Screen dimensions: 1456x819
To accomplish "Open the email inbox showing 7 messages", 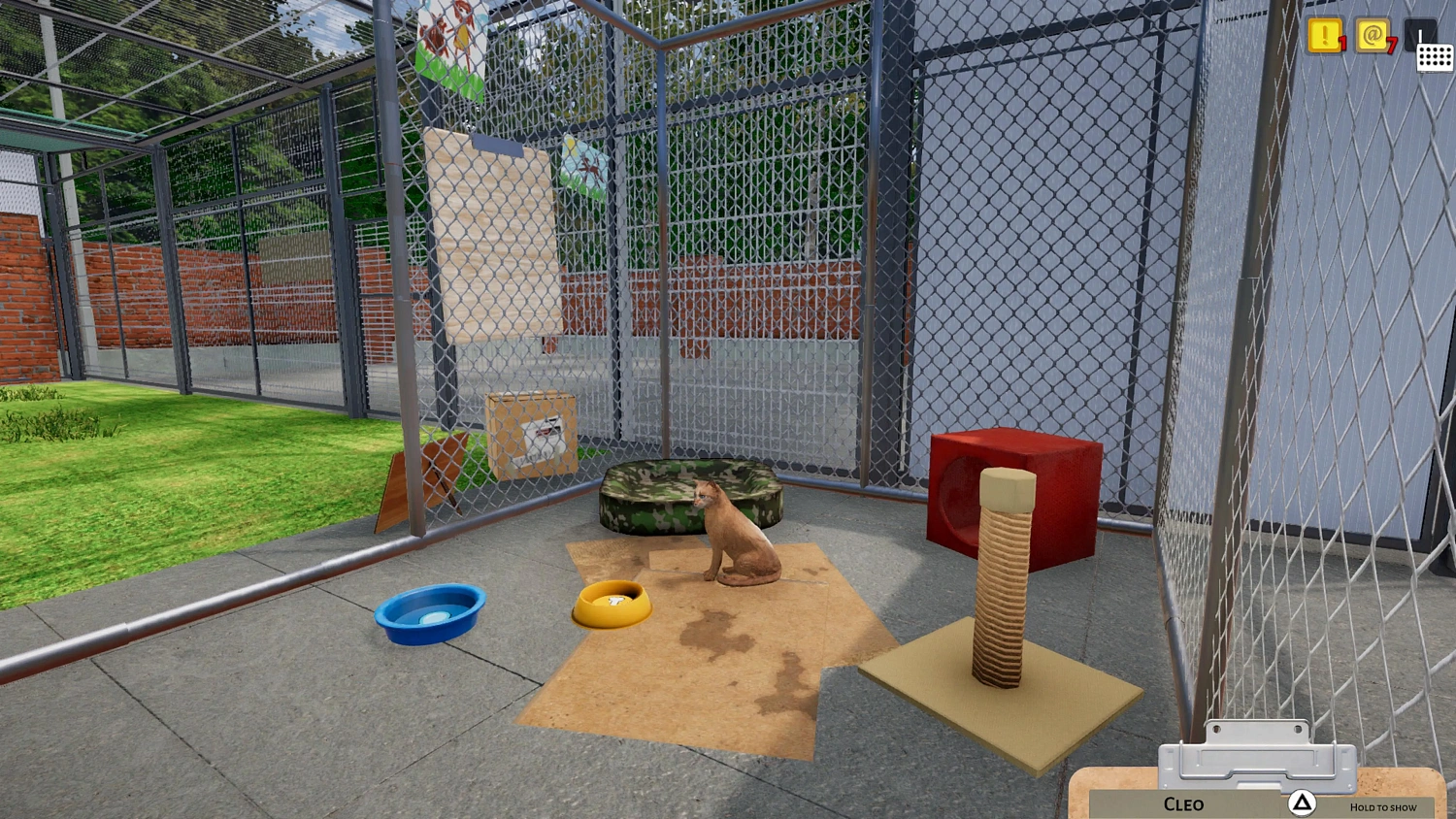I will point(1374,37).
